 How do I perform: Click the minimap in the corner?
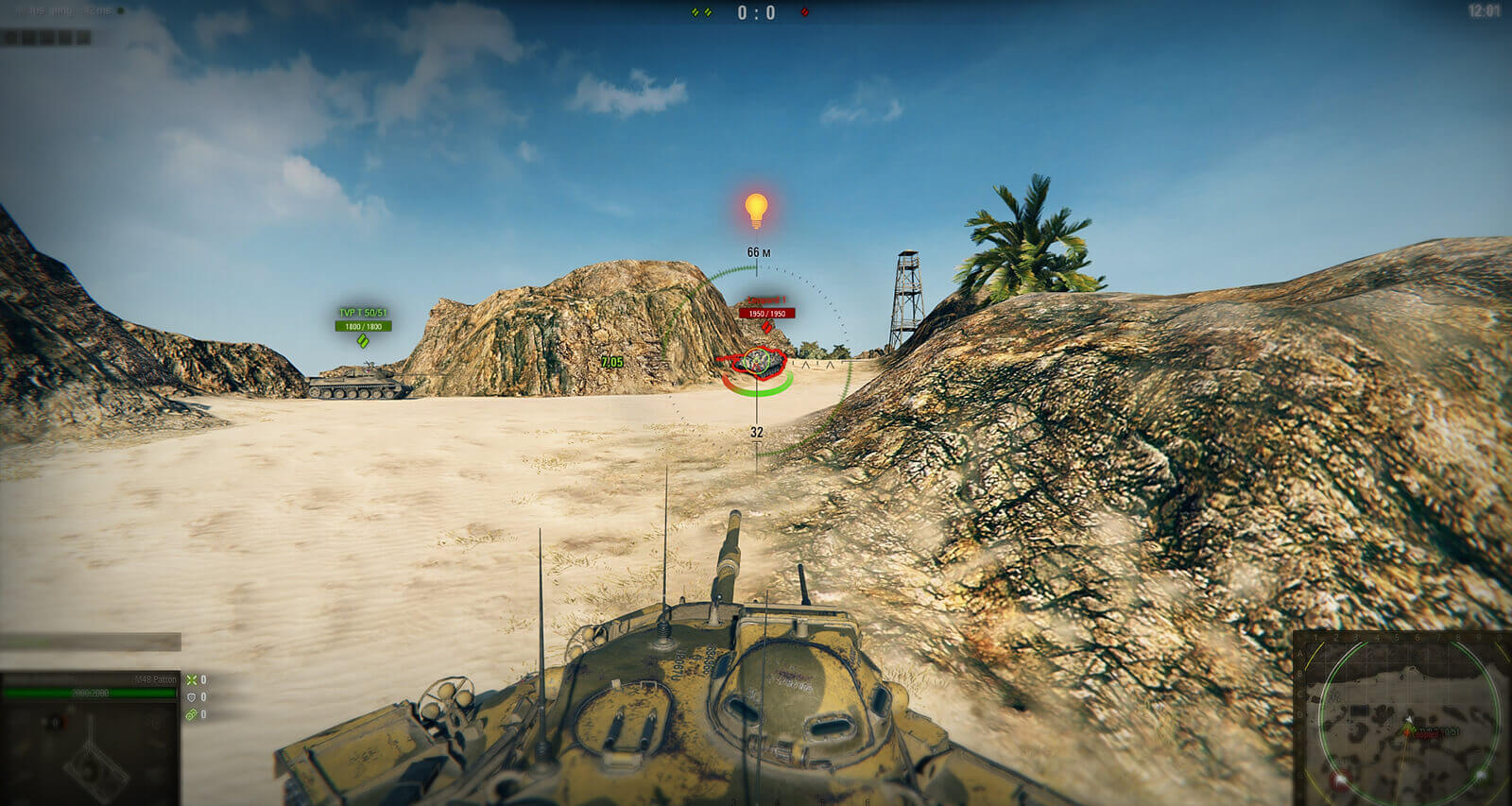(1403, 720)
